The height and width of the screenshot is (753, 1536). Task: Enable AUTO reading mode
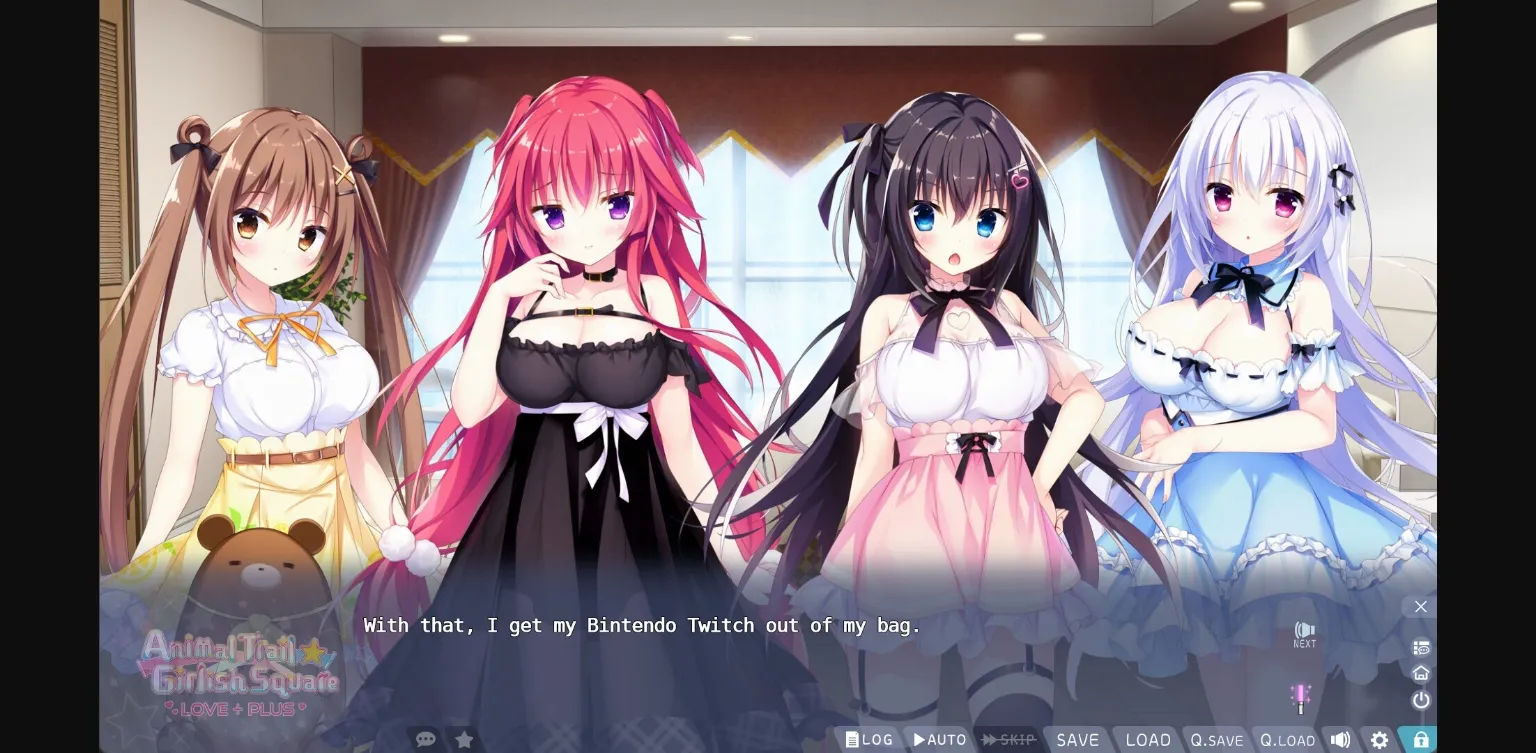coord(938,739)
